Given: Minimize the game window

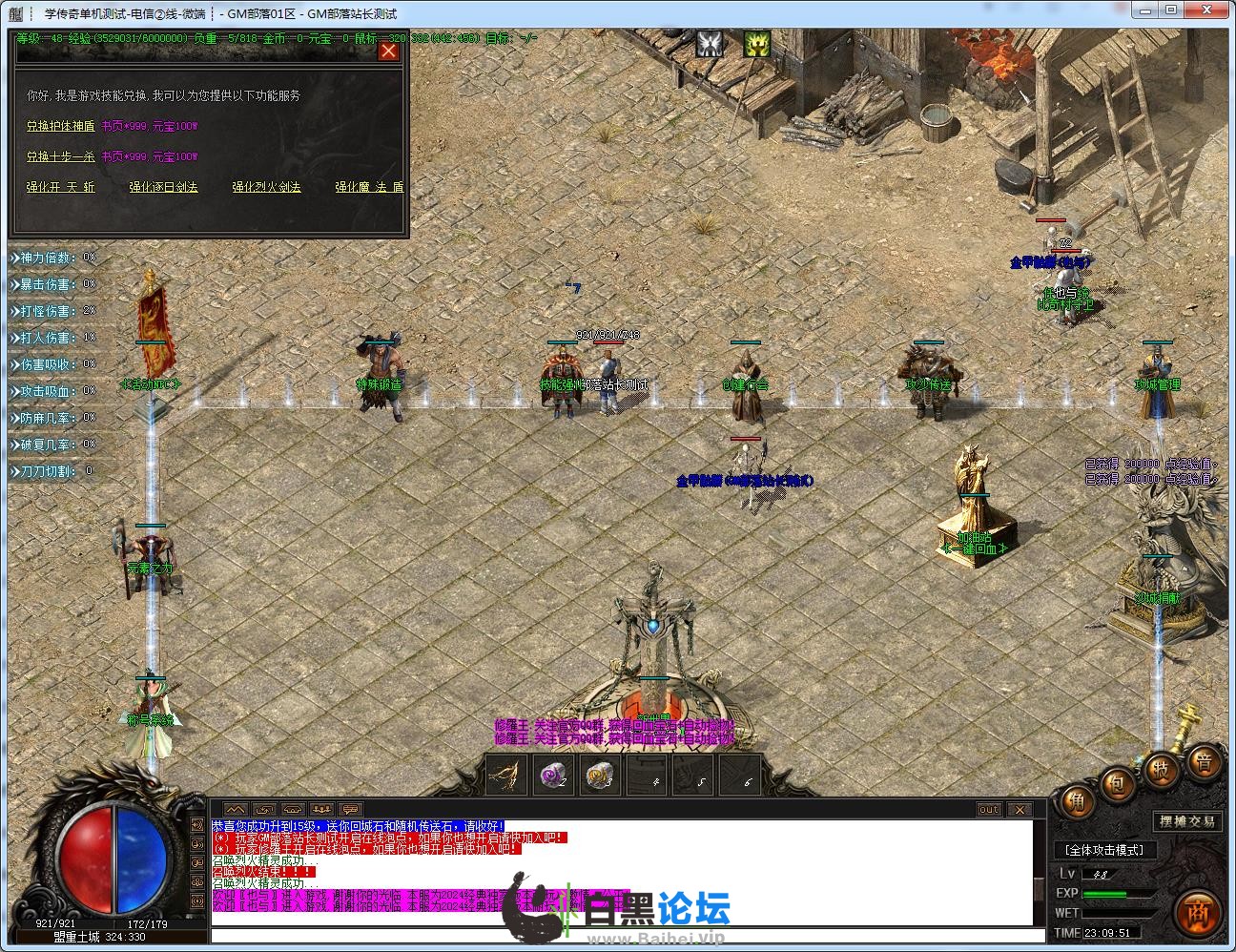Looking at the screenshot, I should (x=1143, y=11).
